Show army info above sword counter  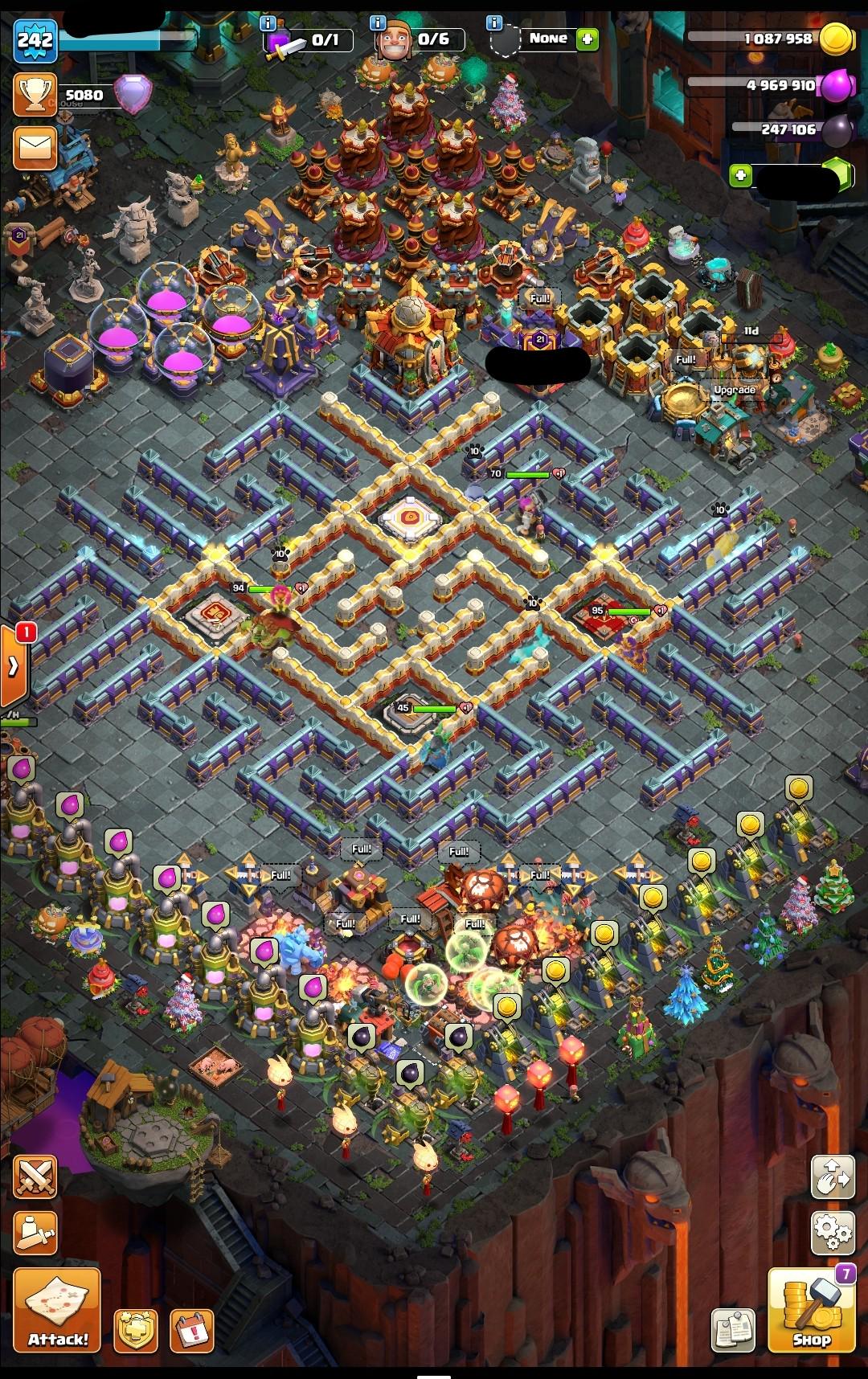point(268,23)
